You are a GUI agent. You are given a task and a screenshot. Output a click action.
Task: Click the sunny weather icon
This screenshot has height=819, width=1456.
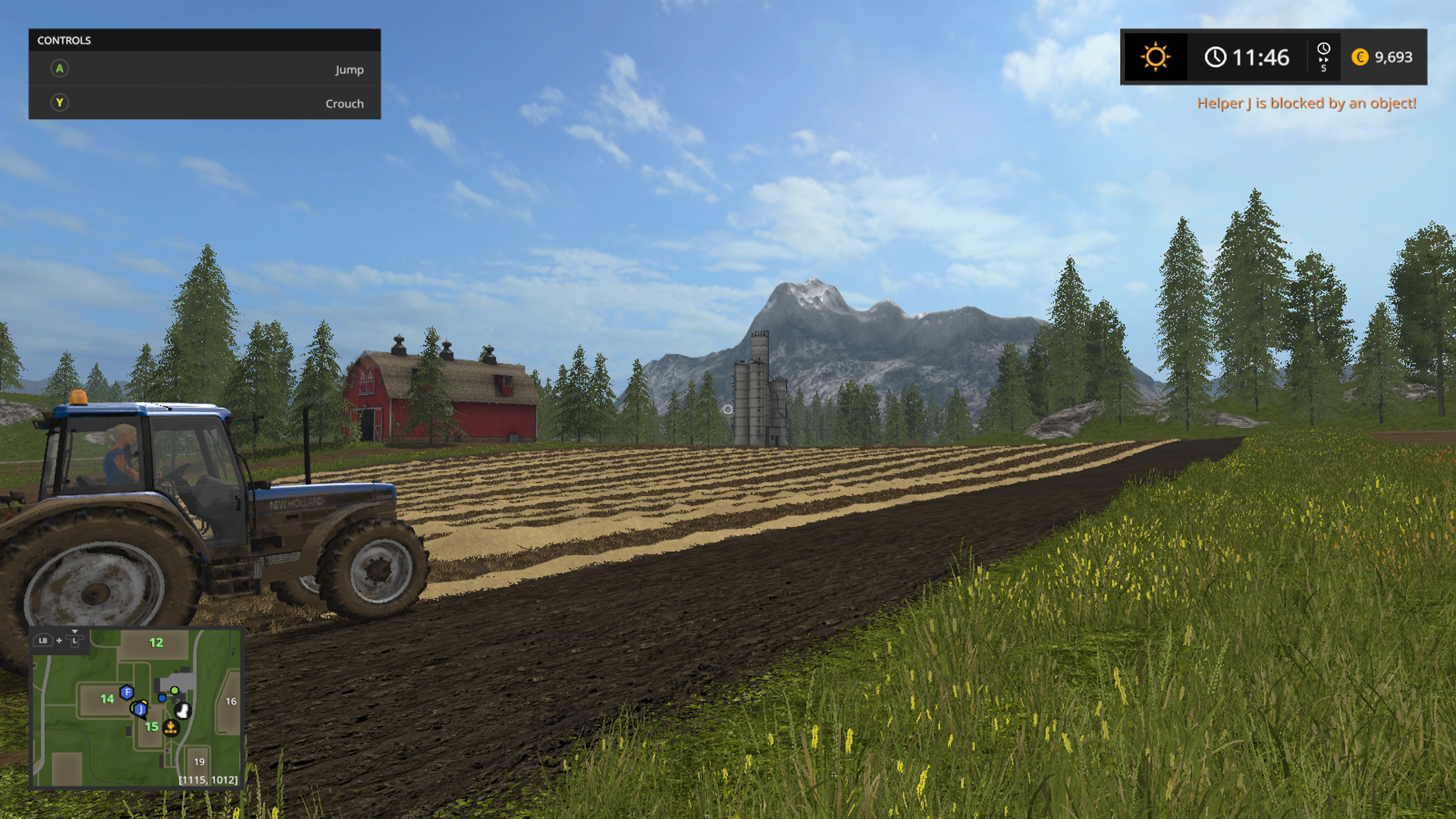pyautogui.click(x=1155, y=57)
